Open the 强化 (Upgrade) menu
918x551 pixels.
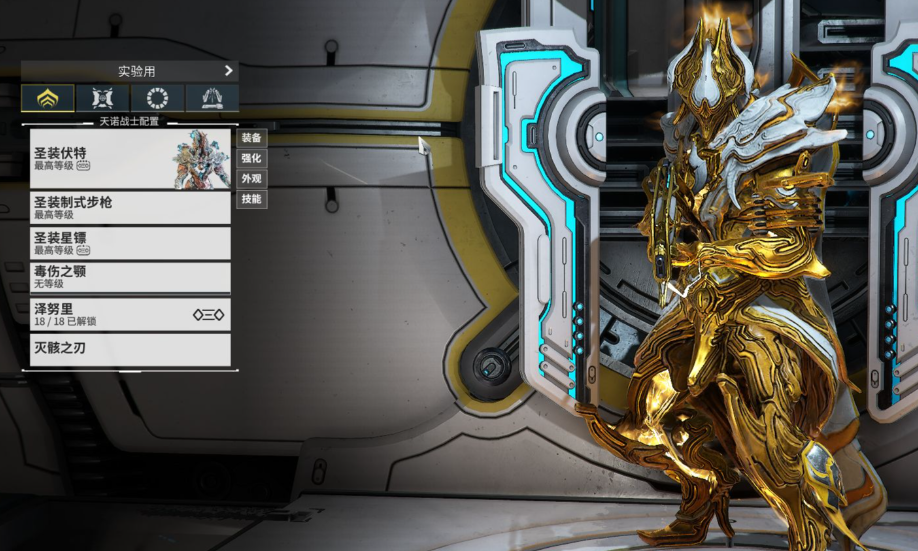pos(251,158)
